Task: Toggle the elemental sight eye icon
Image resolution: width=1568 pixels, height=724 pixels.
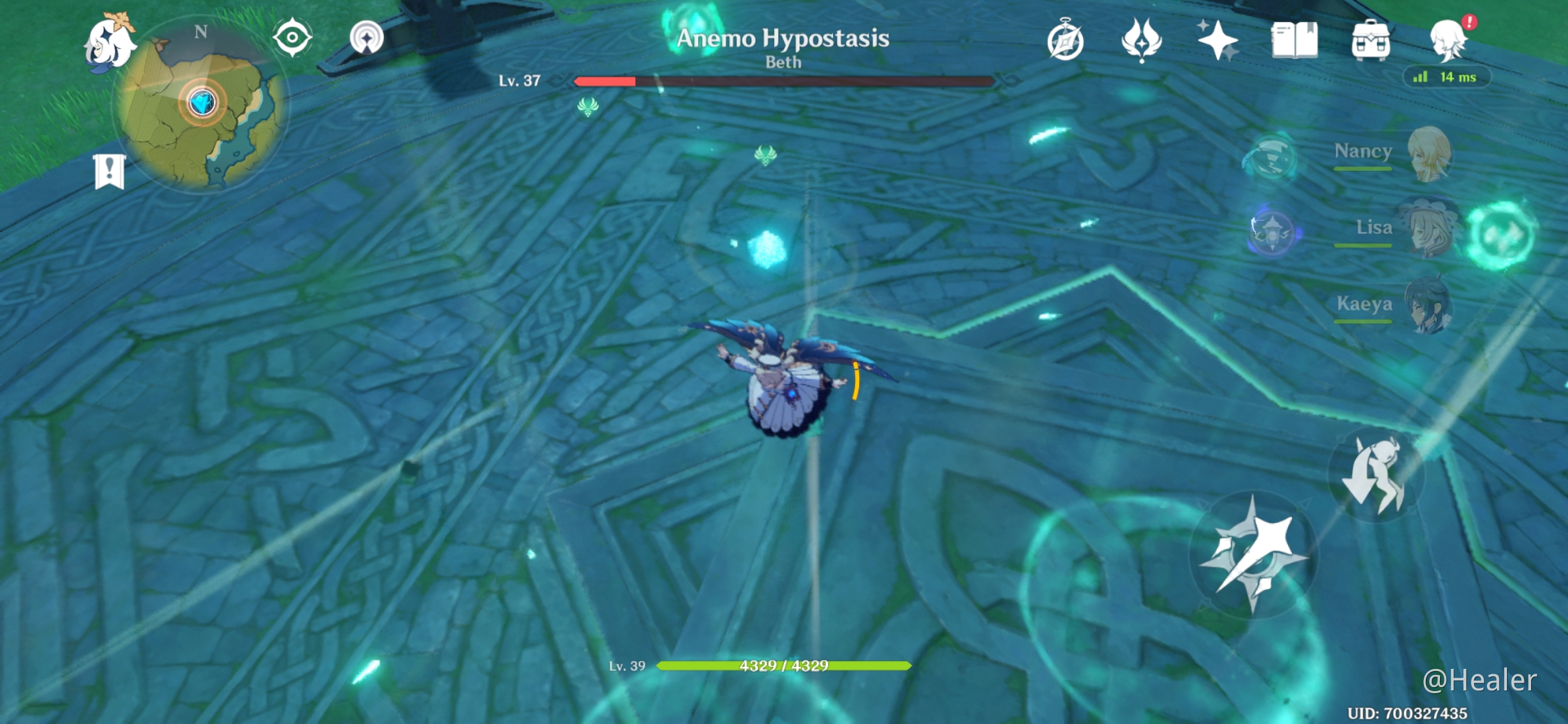Action: tap(293, 38)
